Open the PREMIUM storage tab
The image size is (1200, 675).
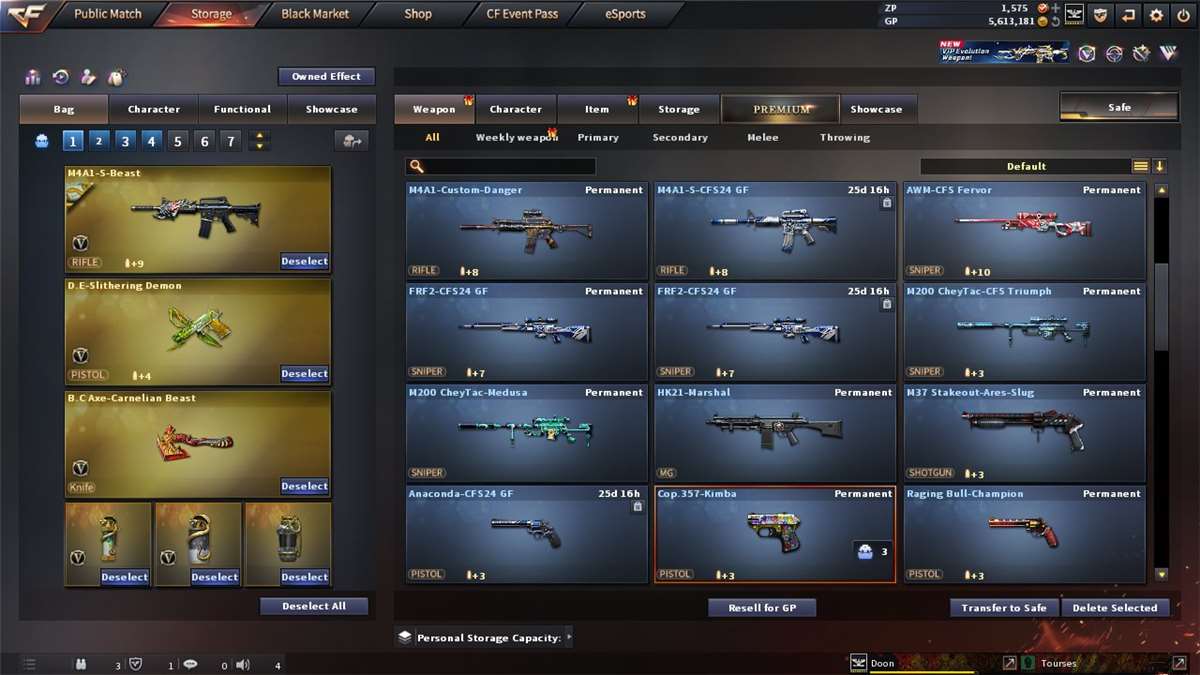pos(781,109)
